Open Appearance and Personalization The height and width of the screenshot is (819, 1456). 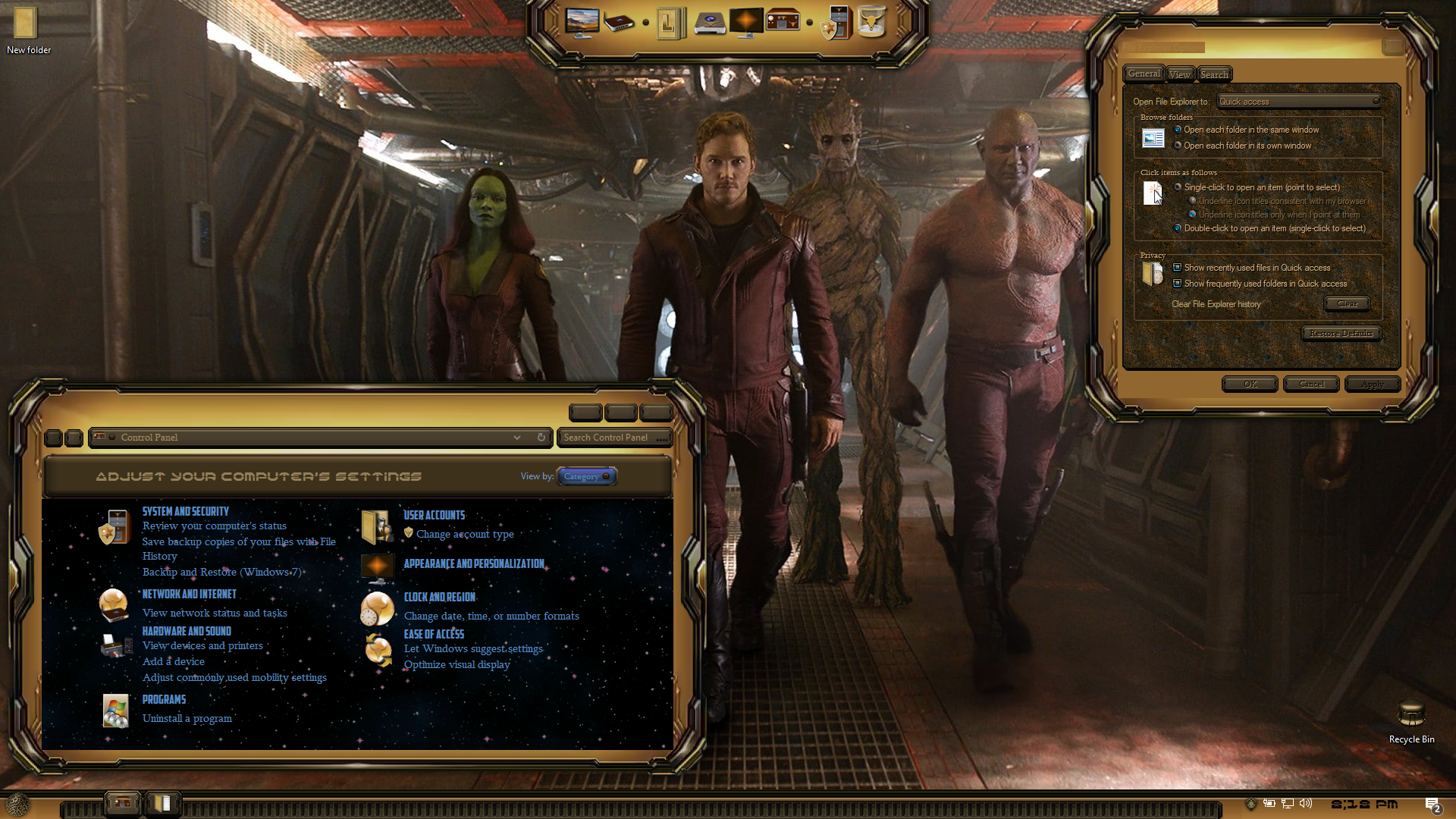474,564
